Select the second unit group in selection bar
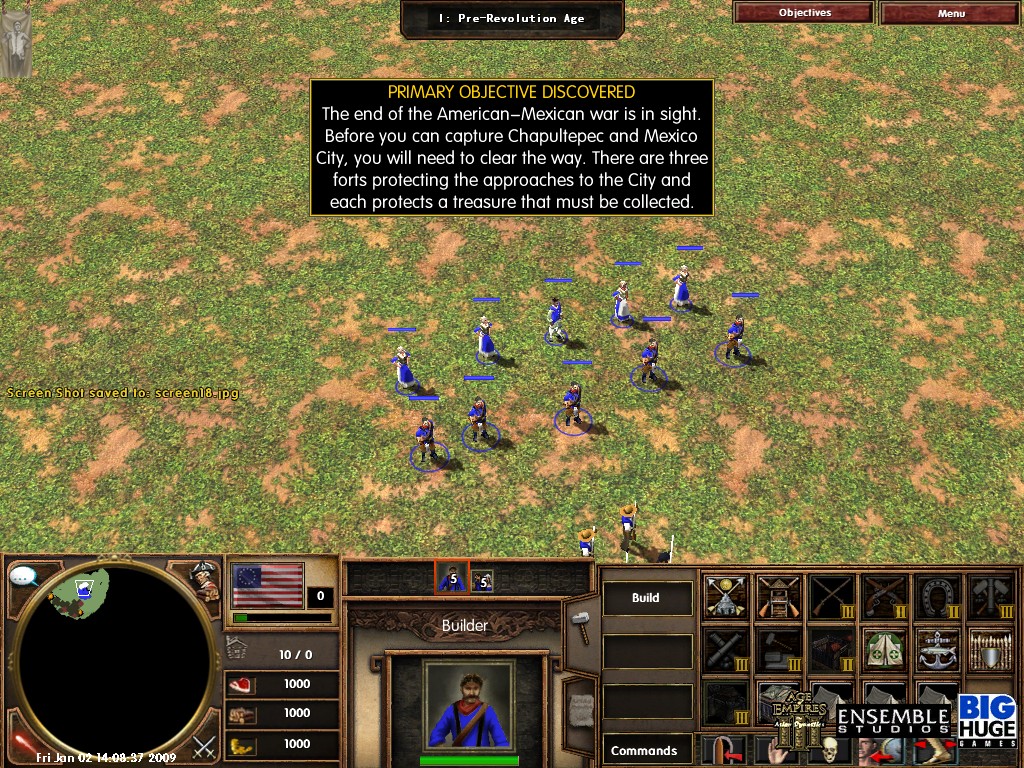The height and width of the screenshot is (768, 1024). [482, 579]
